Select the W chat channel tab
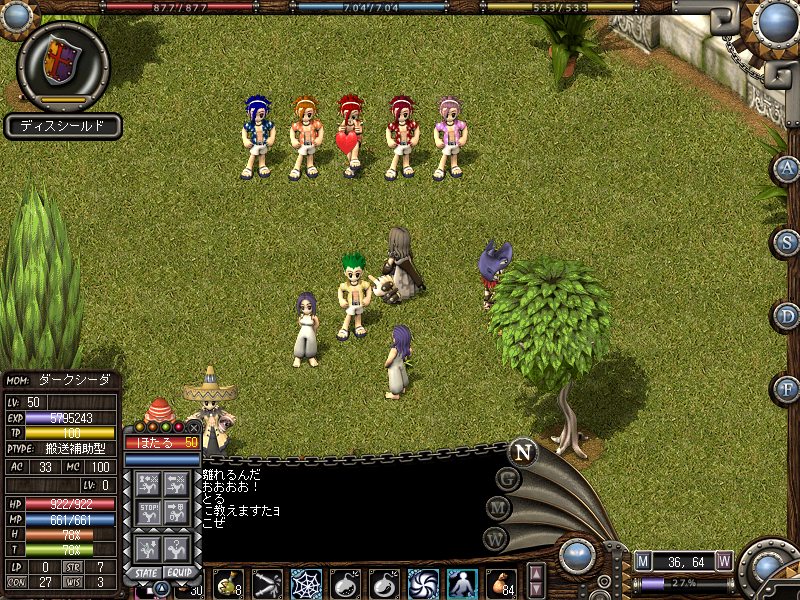 495,540
